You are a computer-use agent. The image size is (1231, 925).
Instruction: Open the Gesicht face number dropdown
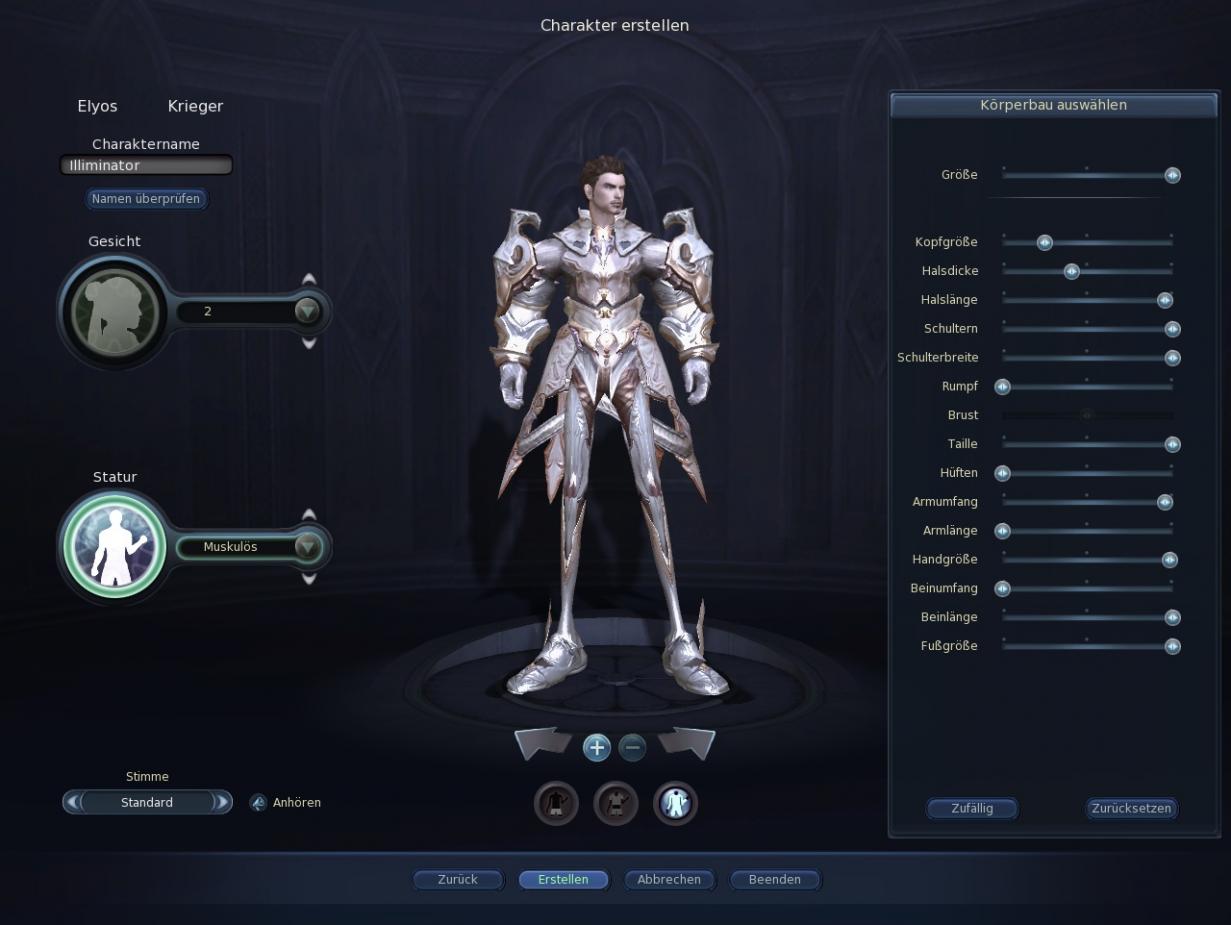pyautogui.click(x=308, y=312)
